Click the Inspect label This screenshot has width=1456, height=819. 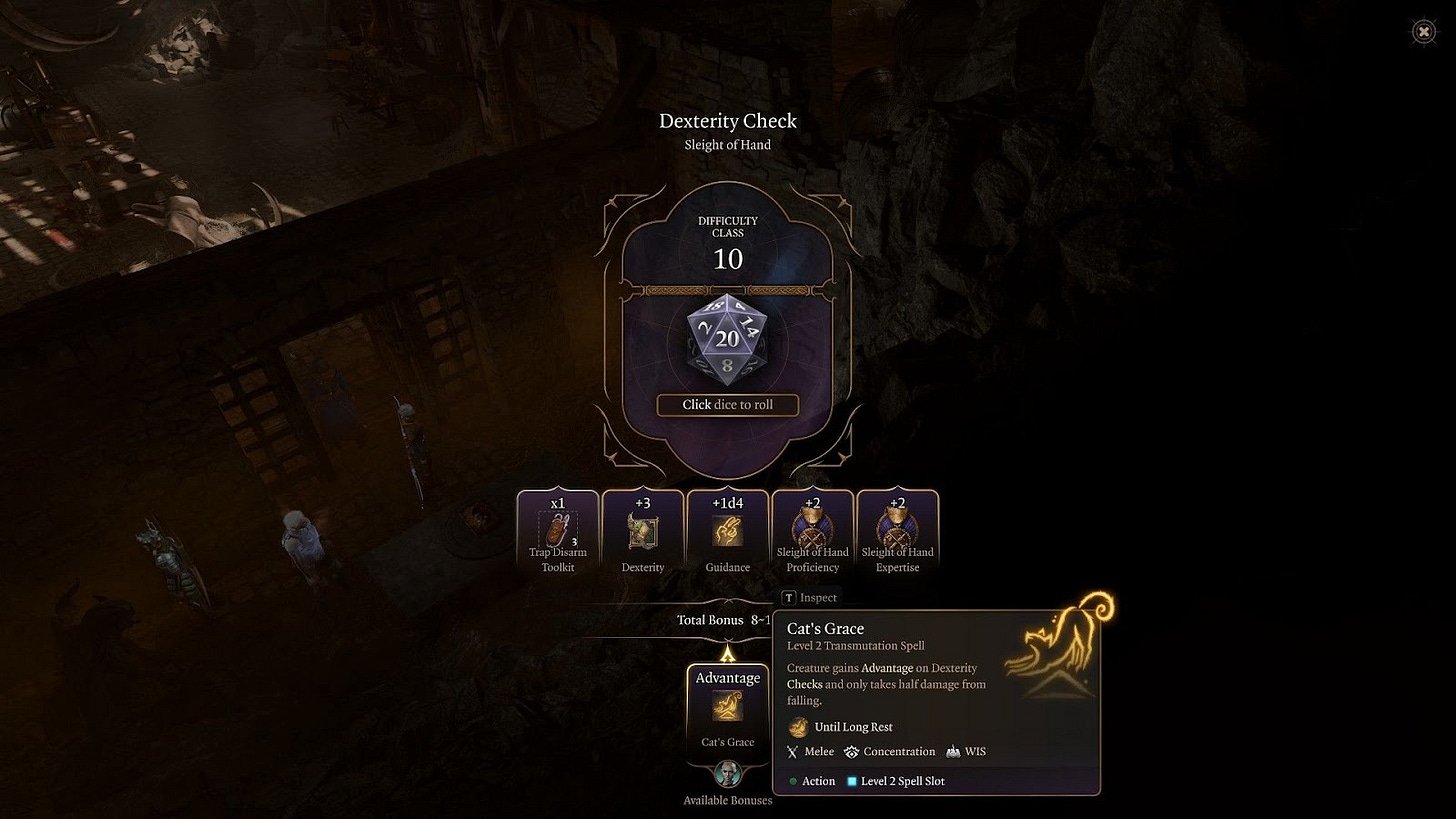pos(811,597)
